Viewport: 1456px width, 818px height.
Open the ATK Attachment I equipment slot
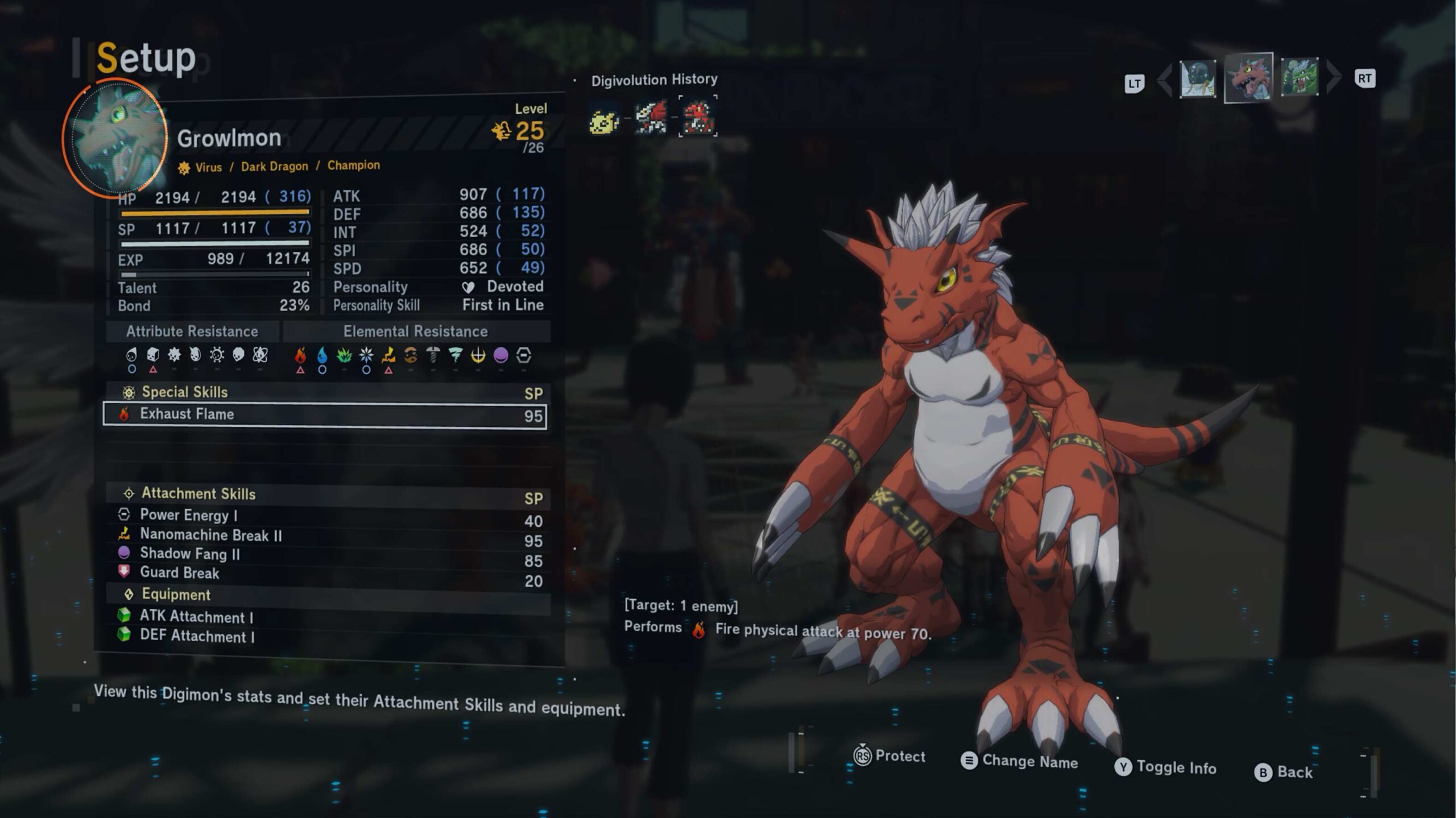(x=324, y=617)
